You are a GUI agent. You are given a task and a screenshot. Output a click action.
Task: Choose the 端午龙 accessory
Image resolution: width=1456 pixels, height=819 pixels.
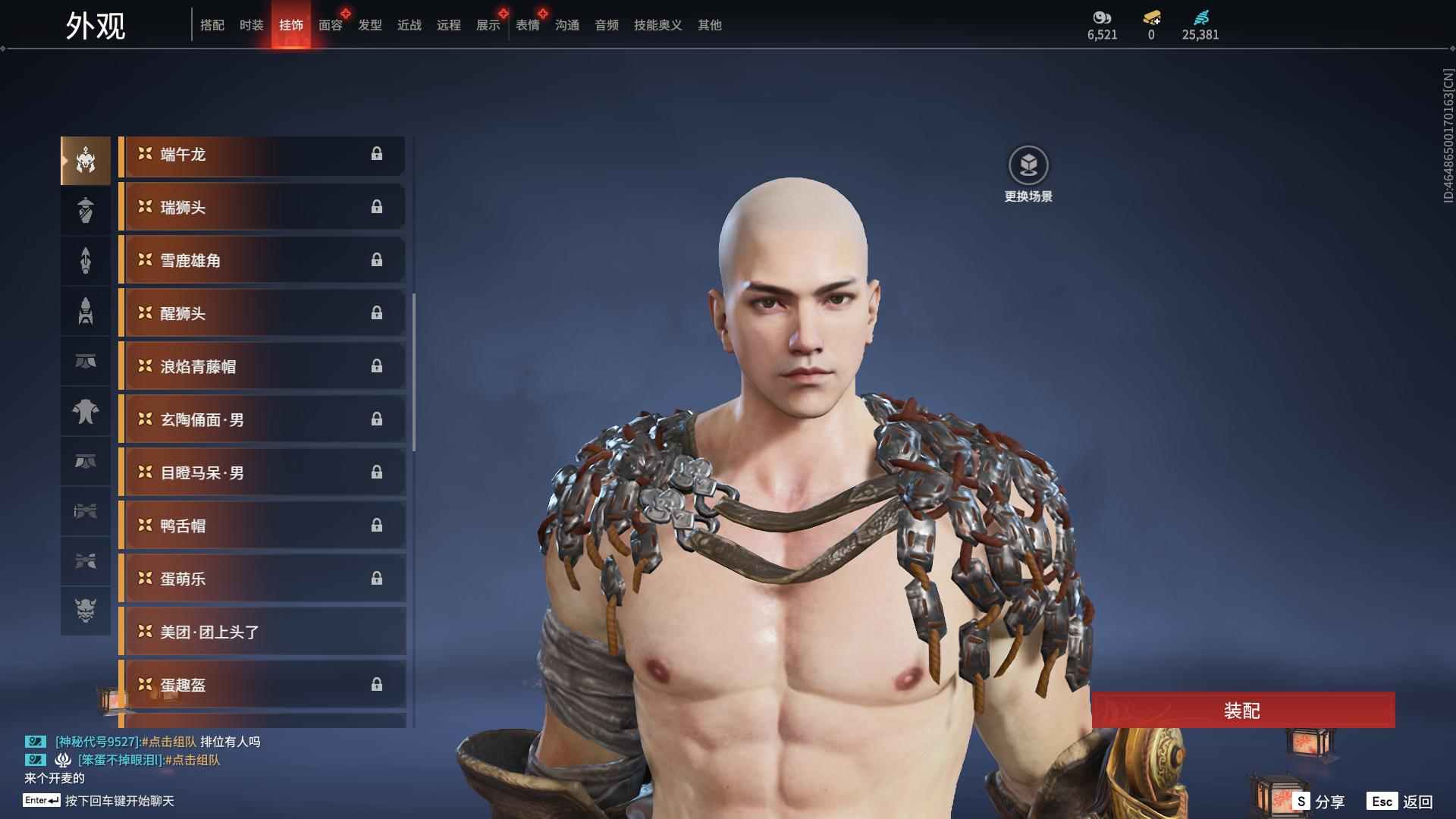pyautogui.click(x=262, y=155)
